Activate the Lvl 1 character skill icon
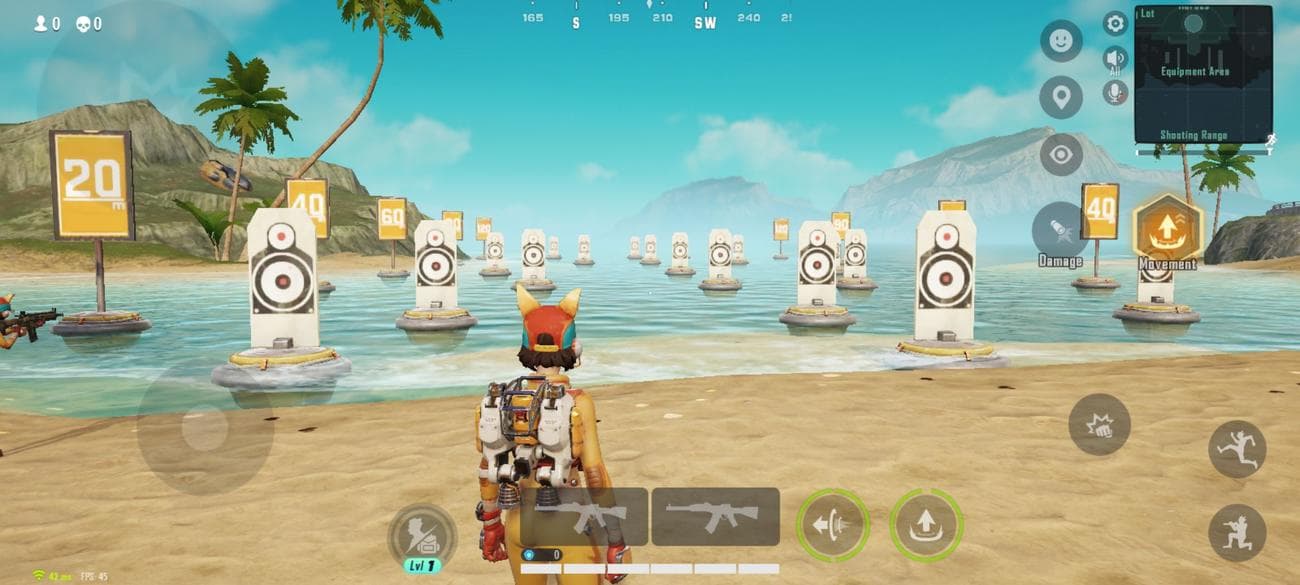The width and height of the screenshot is (1300, 585). 422,537
